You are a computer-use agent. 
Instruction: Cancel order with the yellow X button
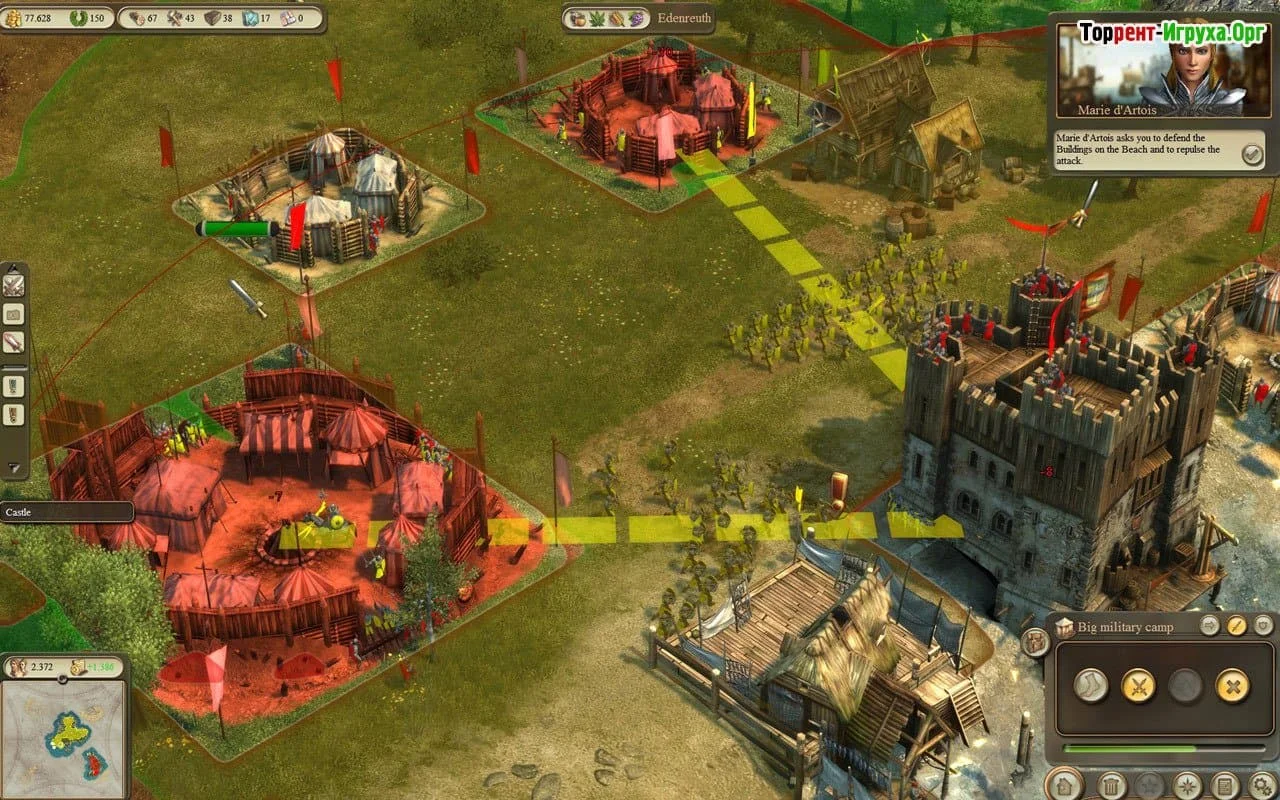[x=1232, y=685]
